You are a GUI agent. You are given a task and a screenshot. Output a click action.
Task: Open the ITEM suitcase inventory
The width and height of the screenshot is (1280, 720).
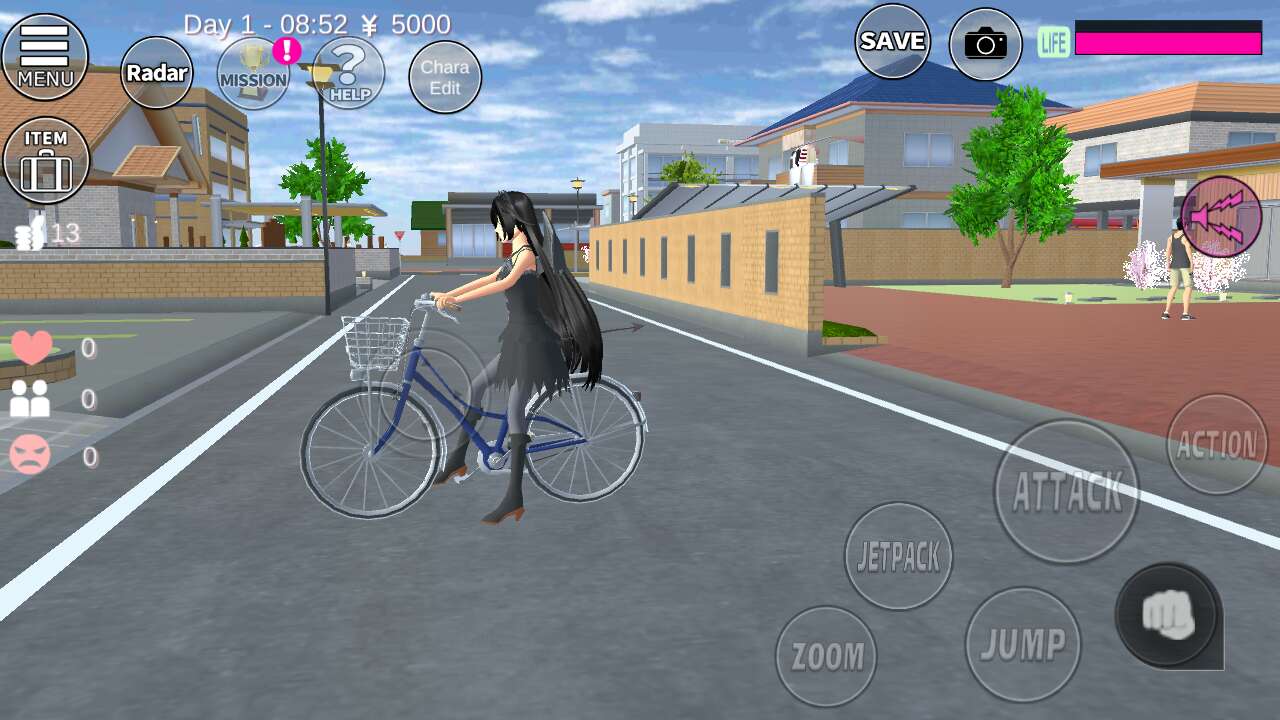[46, 161]
